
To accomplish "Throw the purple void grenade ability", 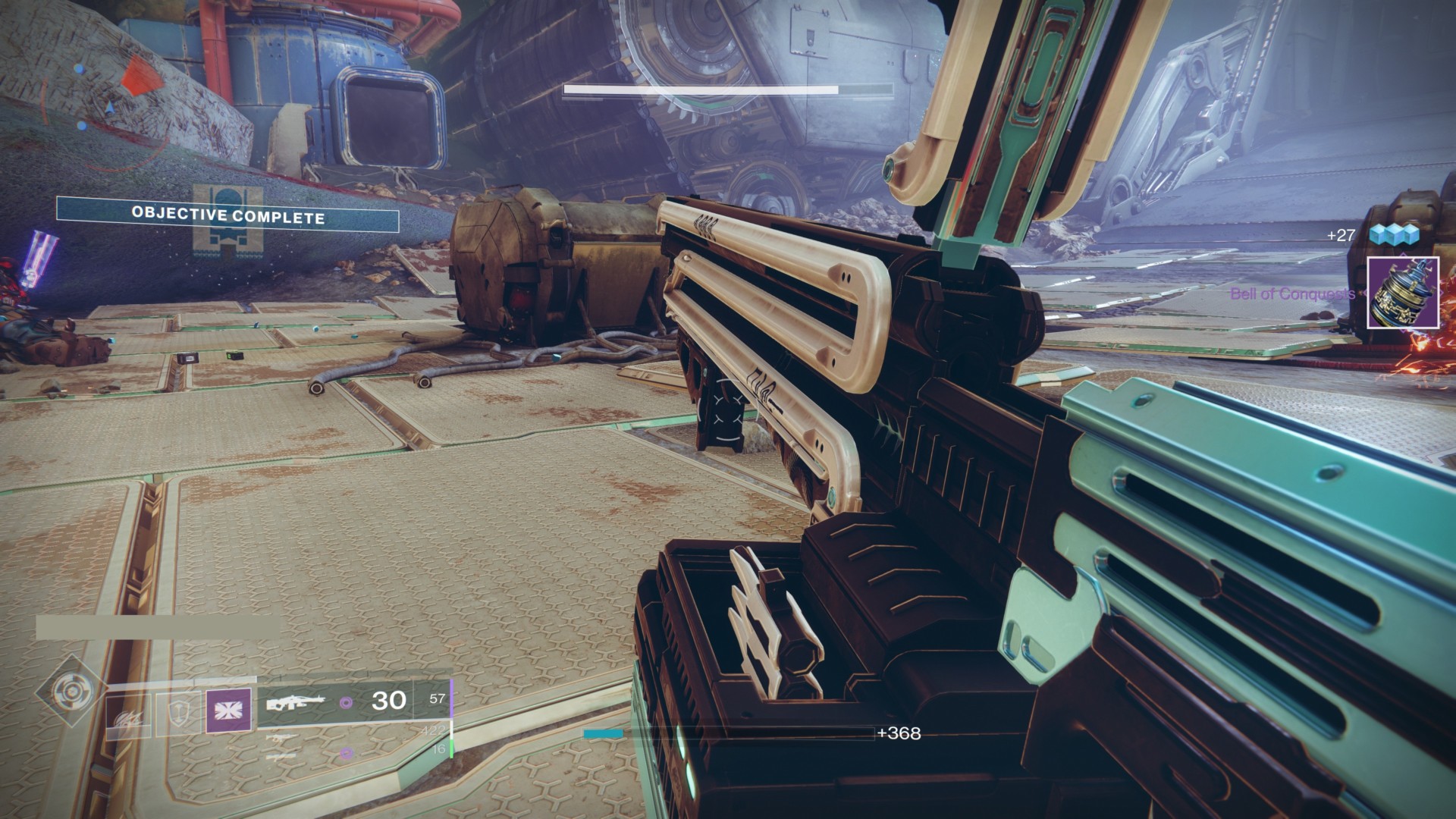I will (227, 711).
